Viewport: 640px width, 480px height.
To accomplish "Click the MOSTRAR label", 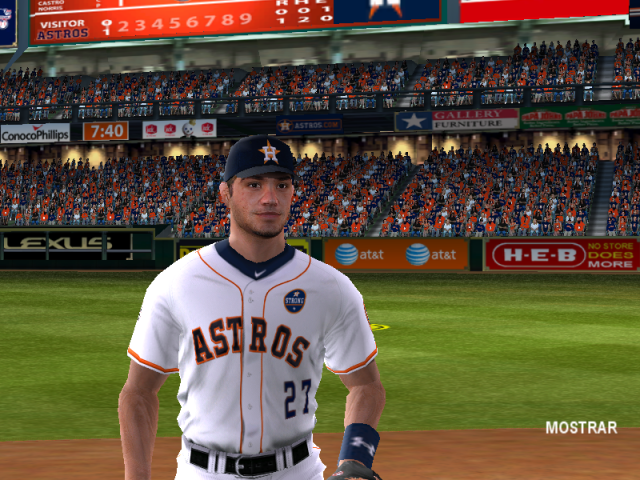I will tap(581, 427).
